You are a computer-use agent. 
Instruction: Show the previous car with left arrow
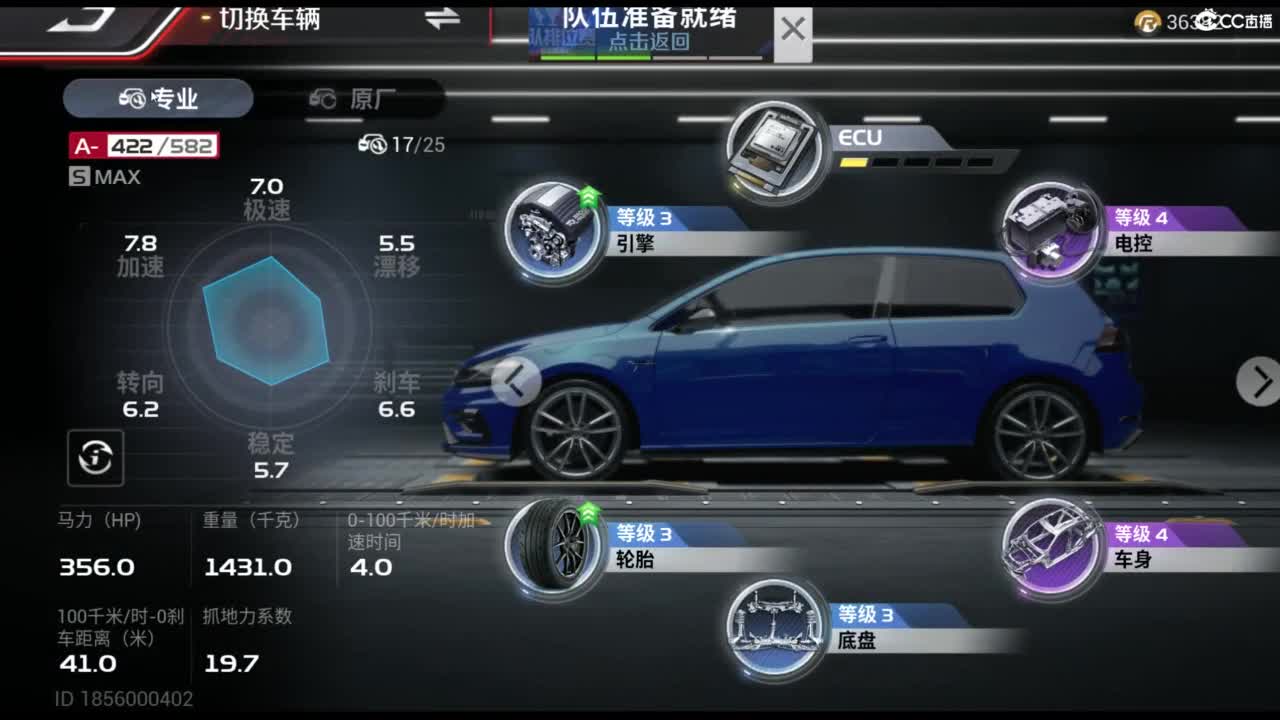click(516, 381)
